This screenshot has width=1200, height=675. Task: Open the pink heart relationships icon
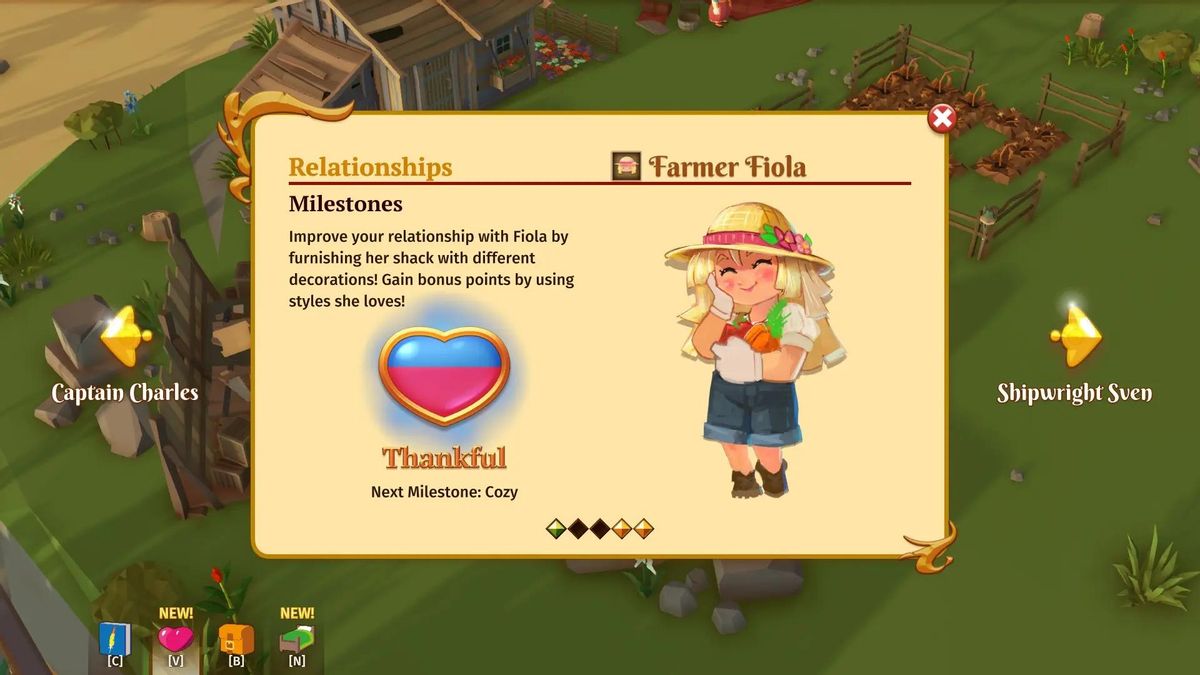(x=175, y=639)
